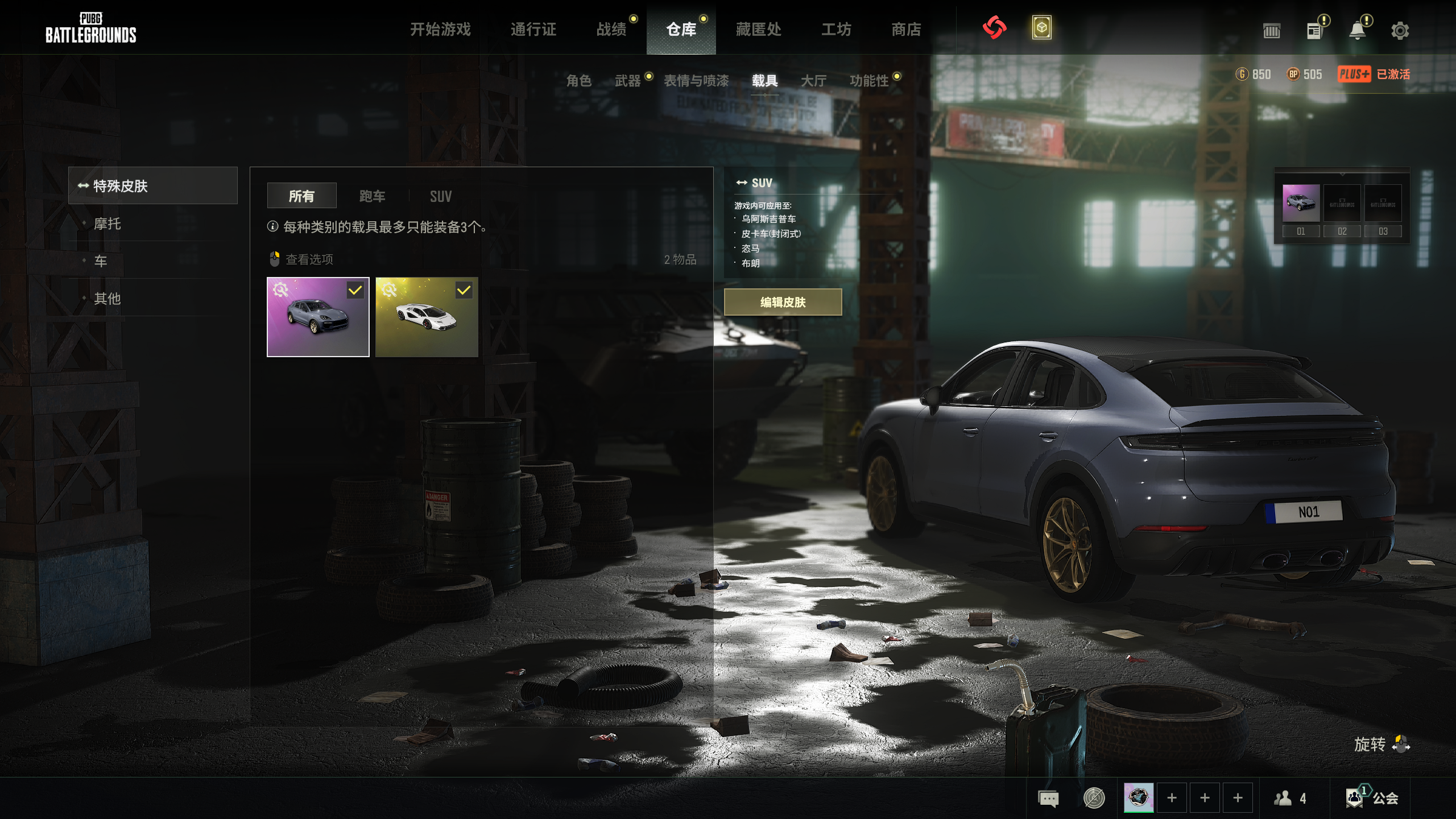Open the 开始游戏 (Start Game) menu

[440, 30]
